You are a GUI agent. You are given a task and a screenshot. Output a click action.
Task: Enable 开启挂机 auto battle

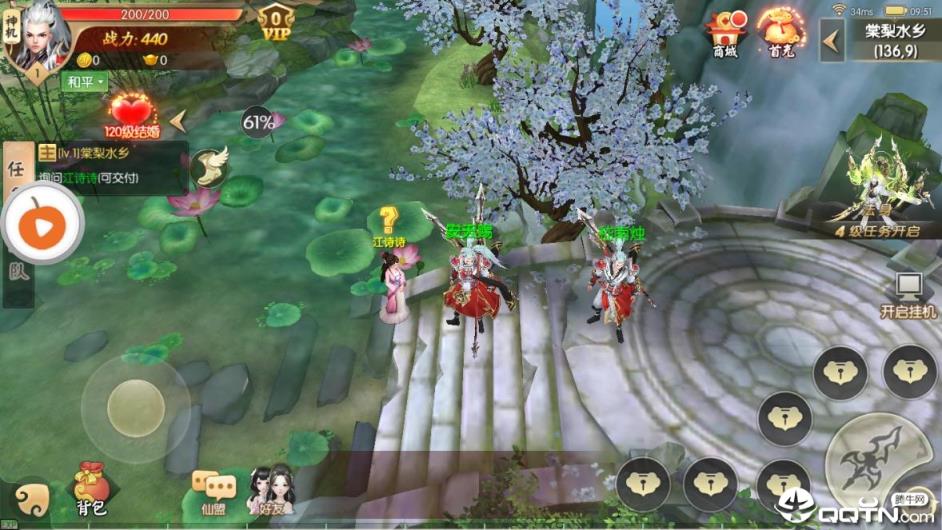pyautogui.click(x=908, y=295)
